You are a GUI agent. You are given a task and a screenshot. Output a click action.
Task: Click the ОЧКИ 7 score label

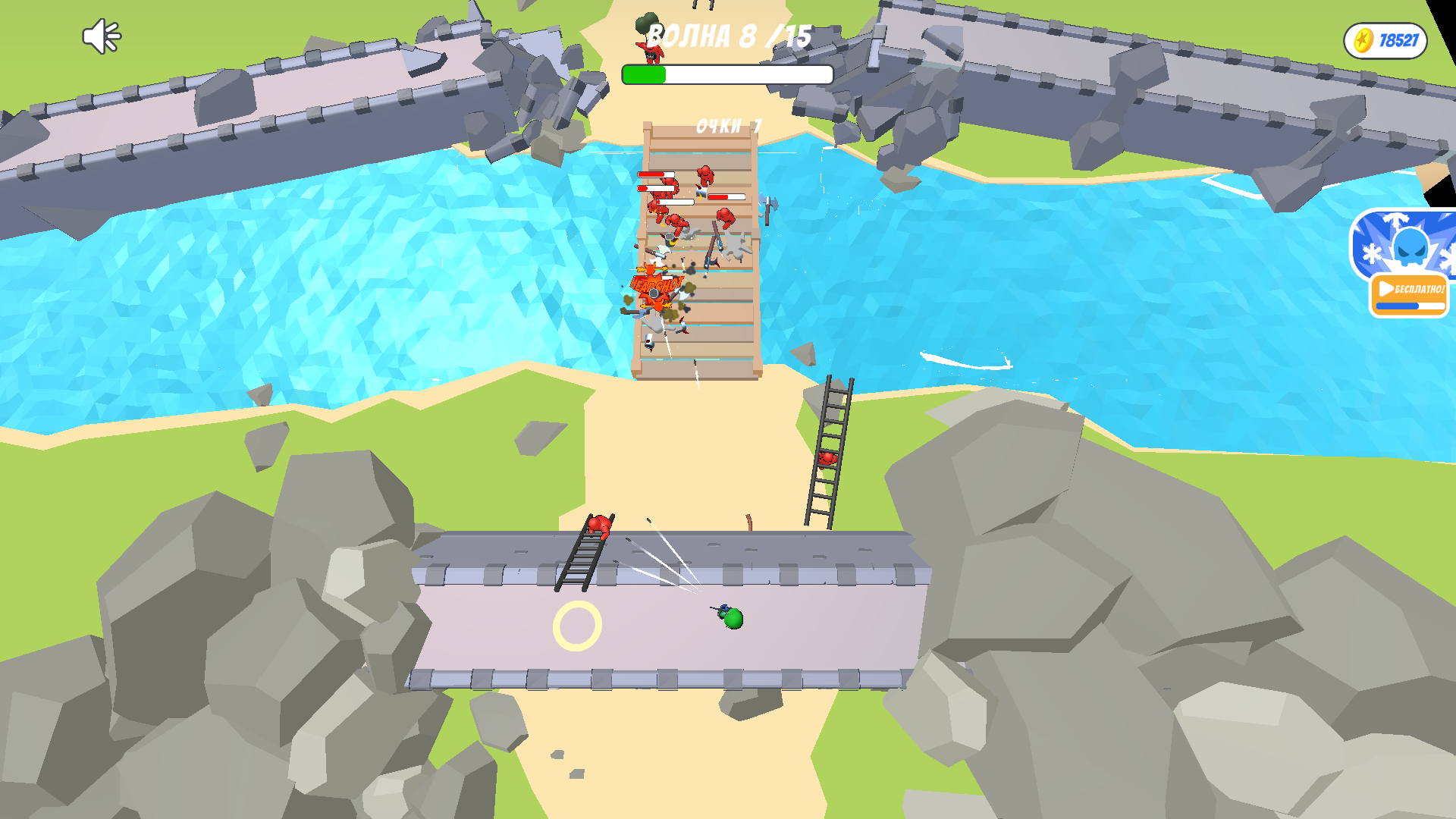[726, 126]
